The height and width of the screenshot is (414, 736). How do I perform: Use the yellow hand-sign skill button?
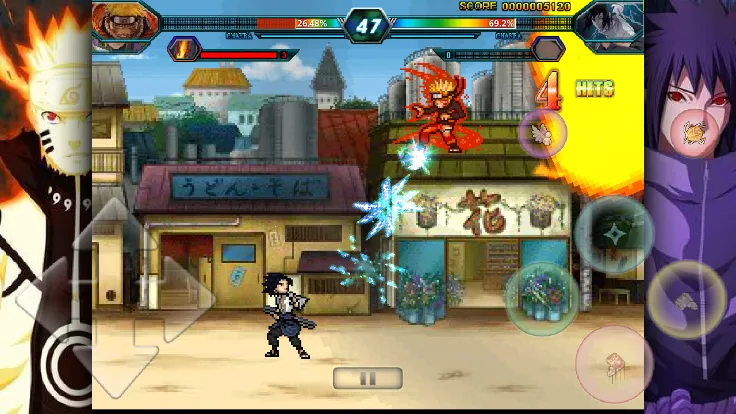click(685, 299)
